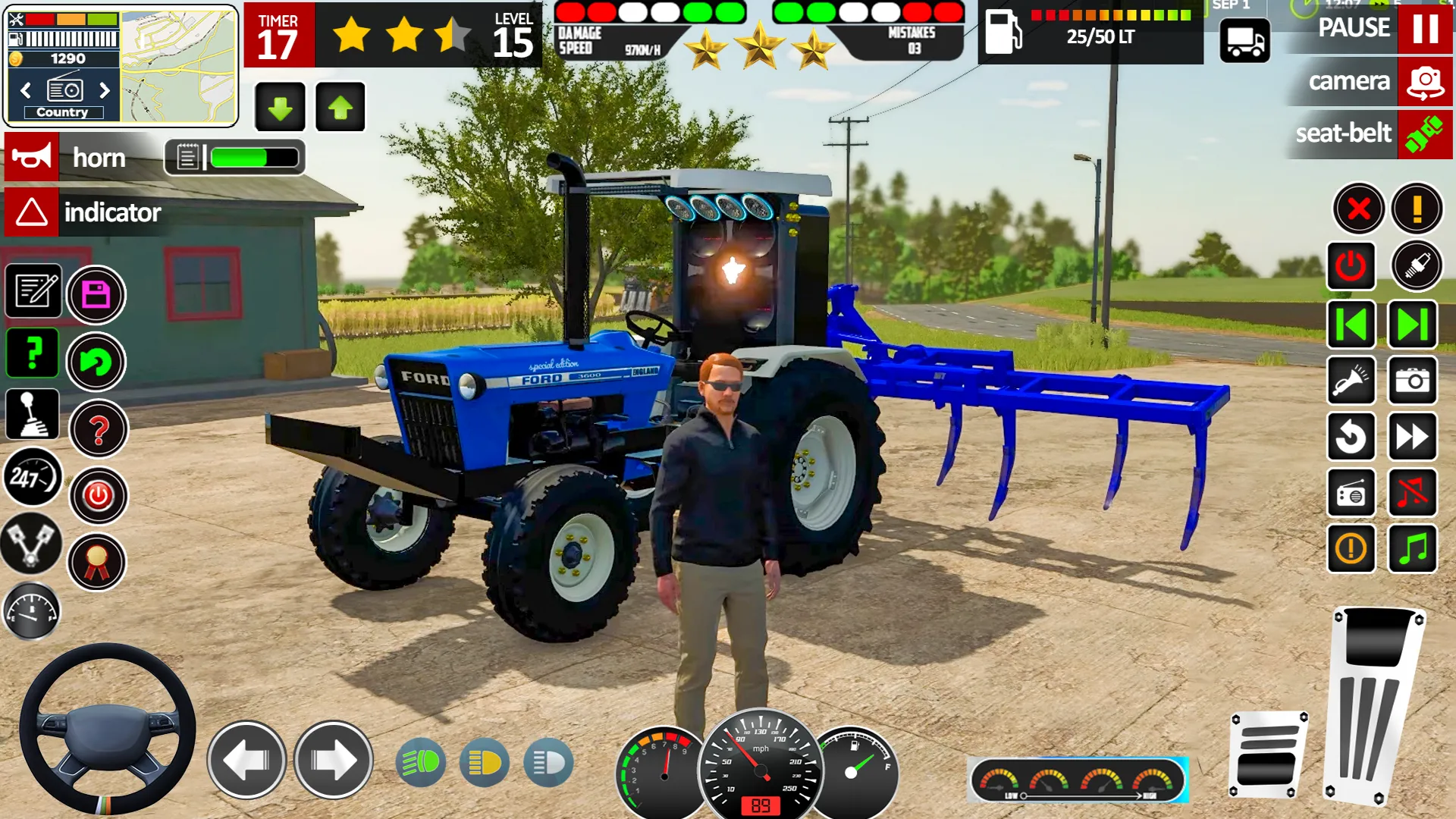Select next radio station arrow
The height and width of the screenshot is (819, 1456).
point(105,90)
